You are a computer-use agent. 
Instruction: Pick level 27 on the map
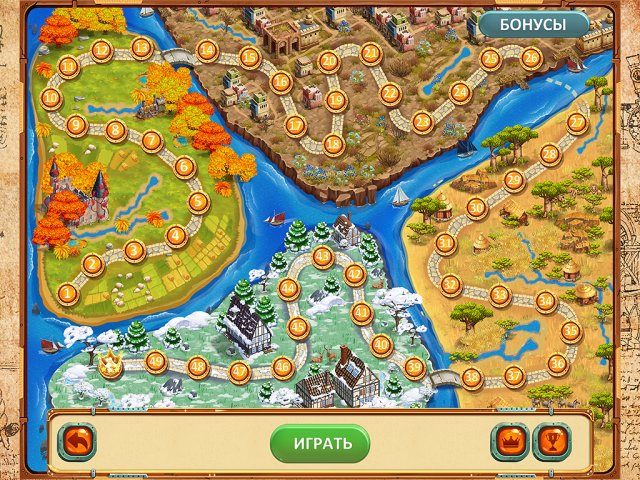(576, 122)
